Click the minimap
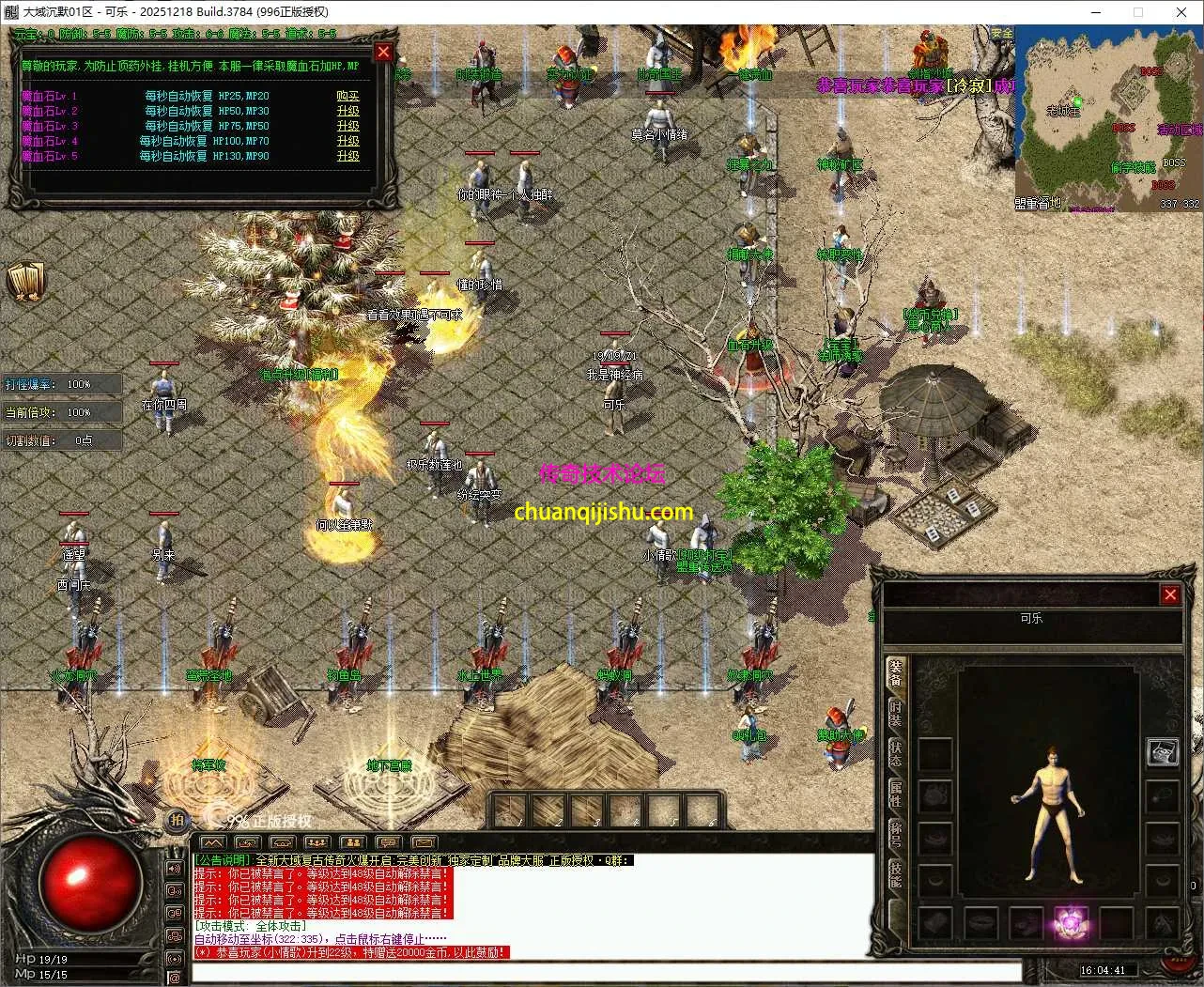The image size is (1204, 987). [1107, 117]
